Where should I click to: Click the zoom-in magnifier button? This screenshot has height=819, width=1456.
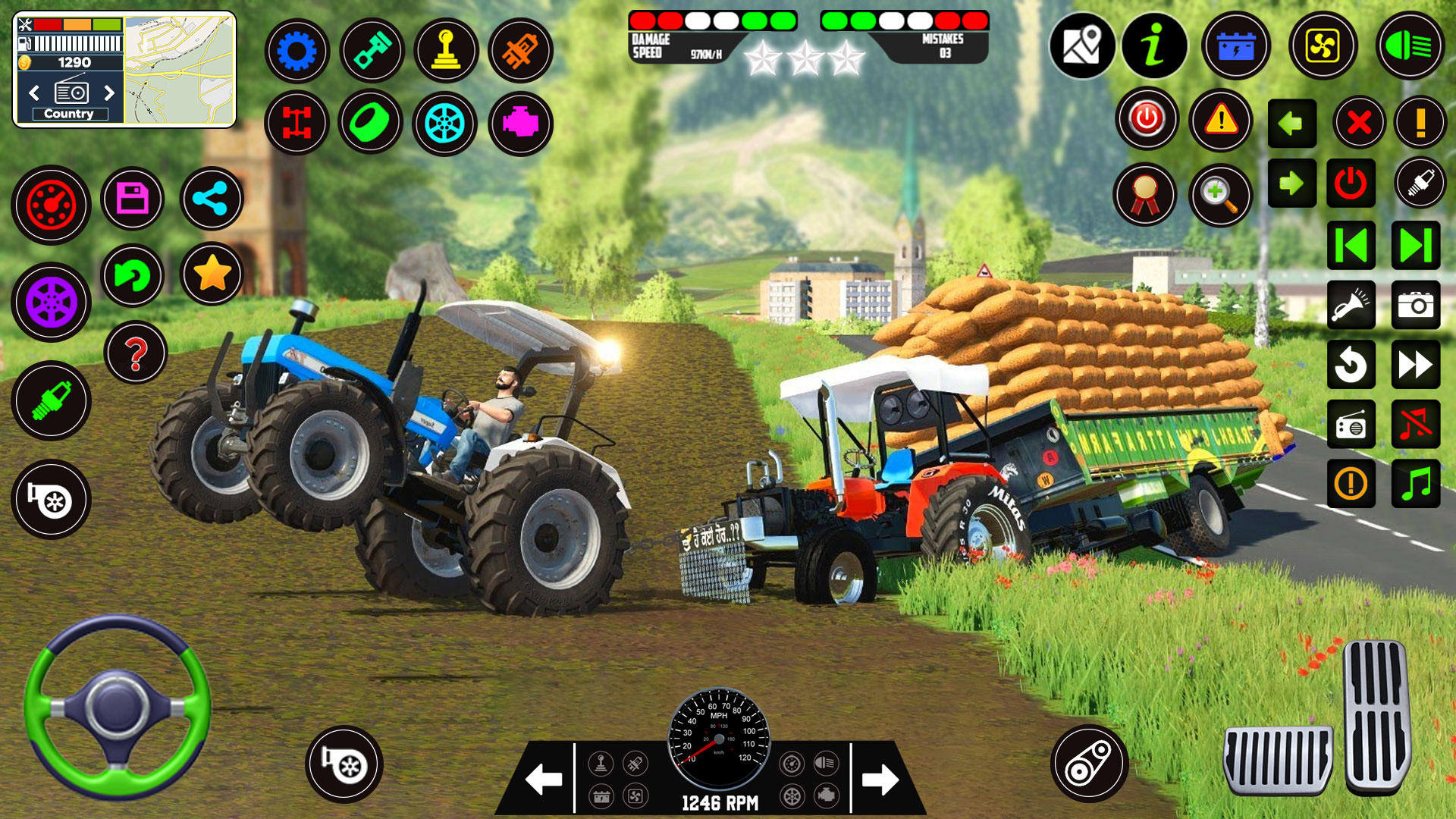tap(1219, 195)
